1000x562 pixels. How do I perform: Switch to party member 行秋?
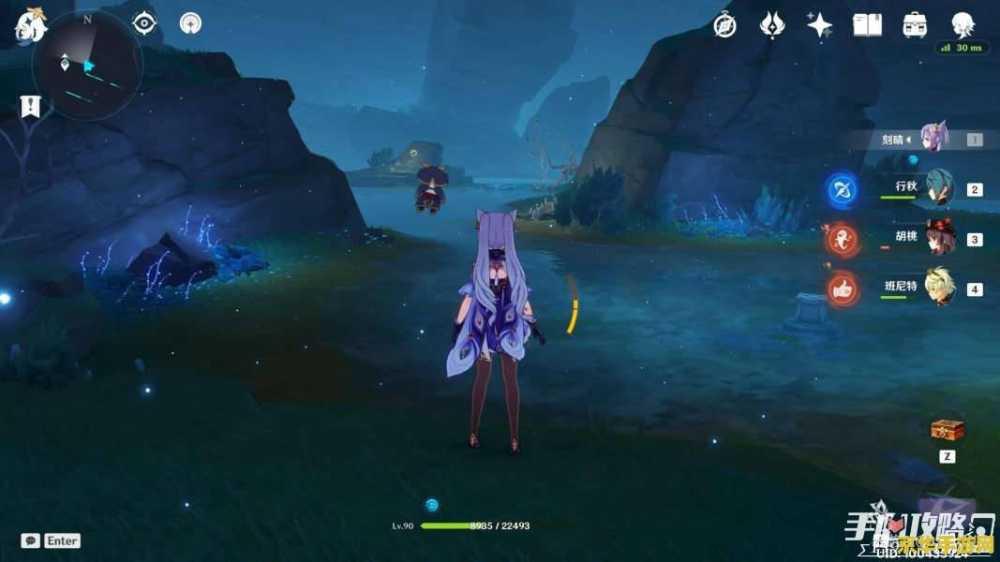click(x=938, y=189)
